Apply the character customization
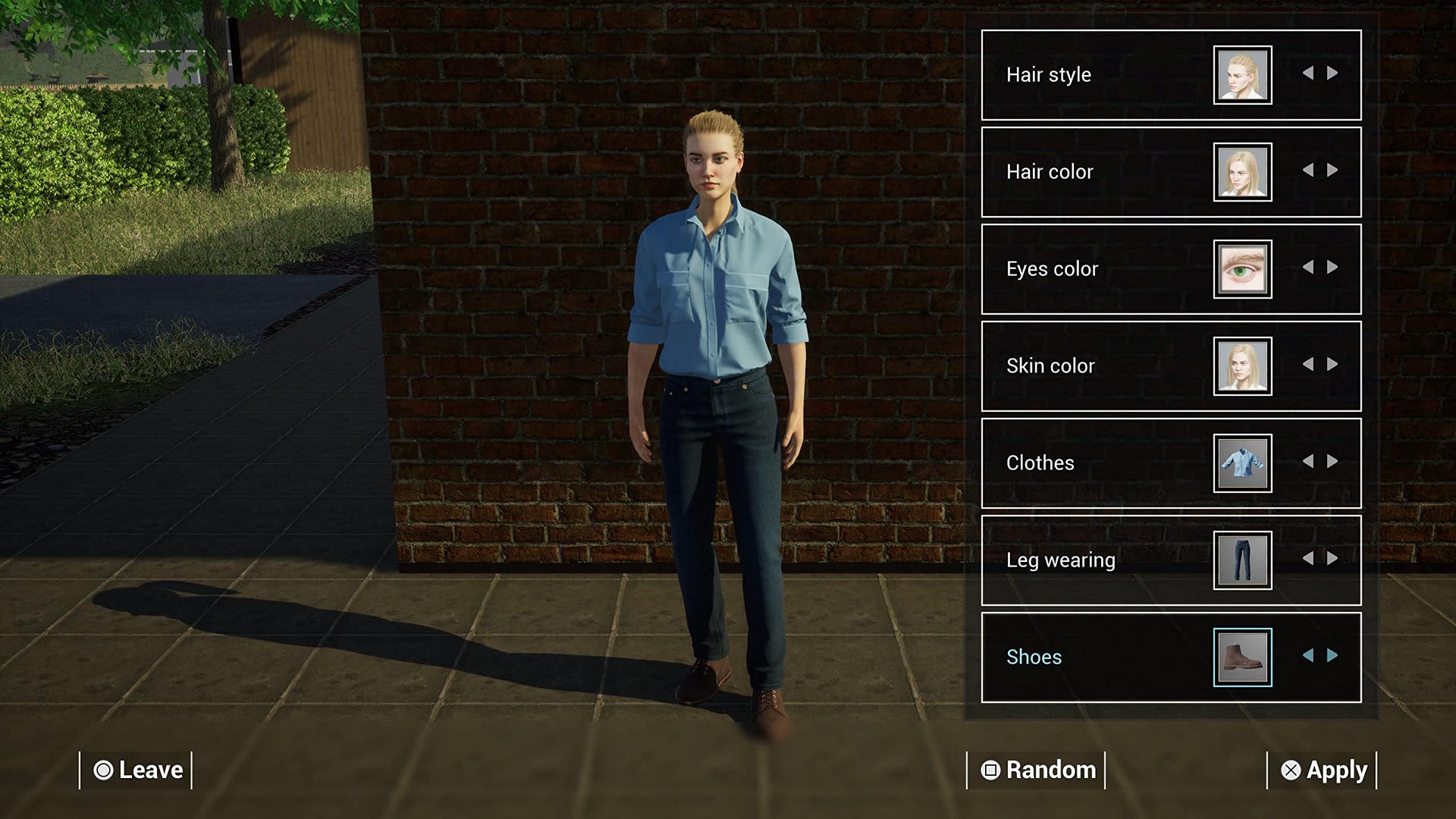This screenshot has height=819, width=1456. (x=1323, y=770)
